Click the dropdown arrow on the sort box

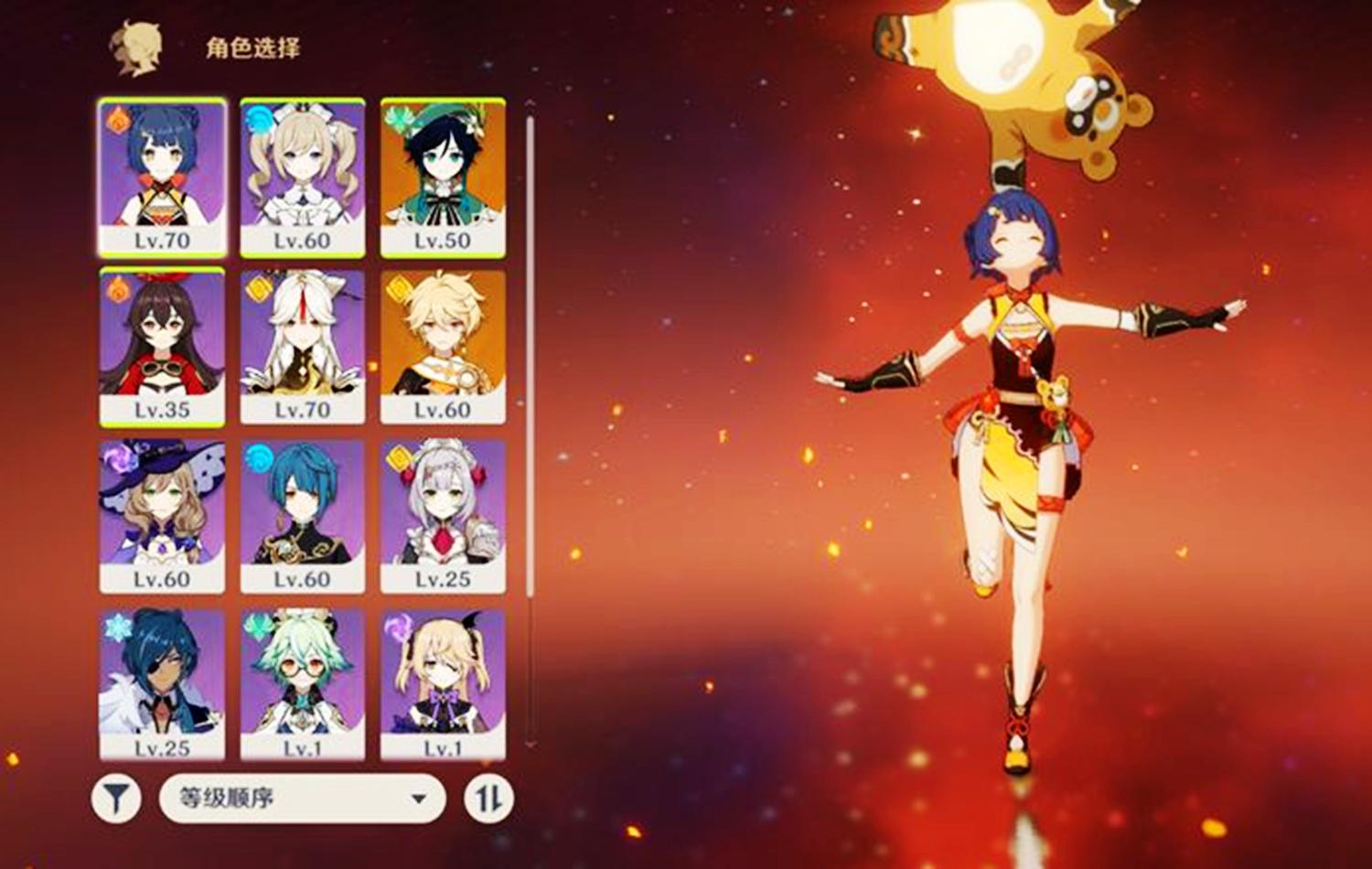pos(420,798)
